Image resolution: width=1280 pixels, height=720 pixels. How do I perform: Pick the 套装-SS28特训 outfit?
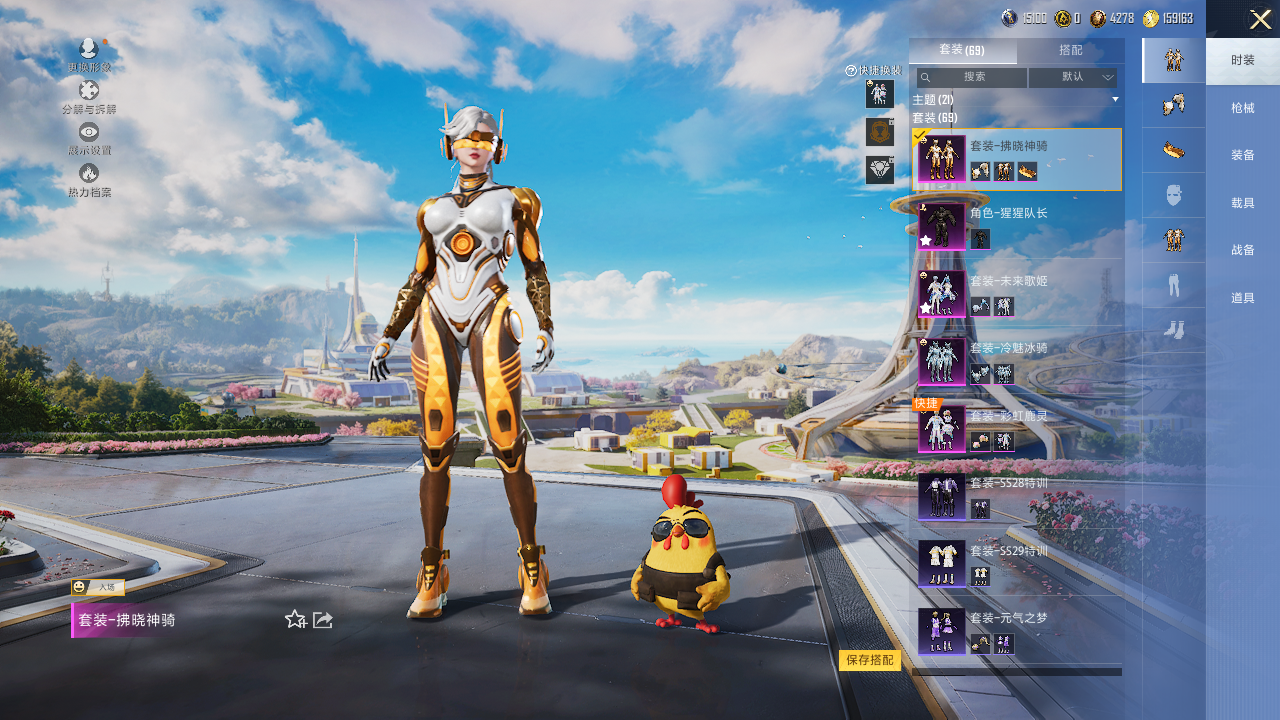point(1016,496)
